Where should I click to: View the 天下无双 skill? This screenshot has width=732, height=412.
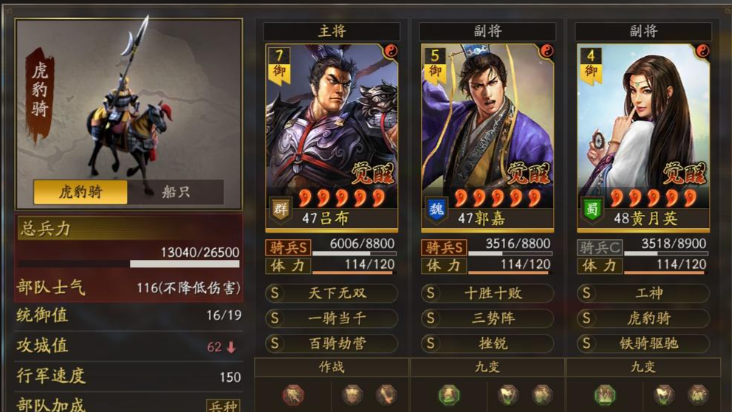point(331,294)
